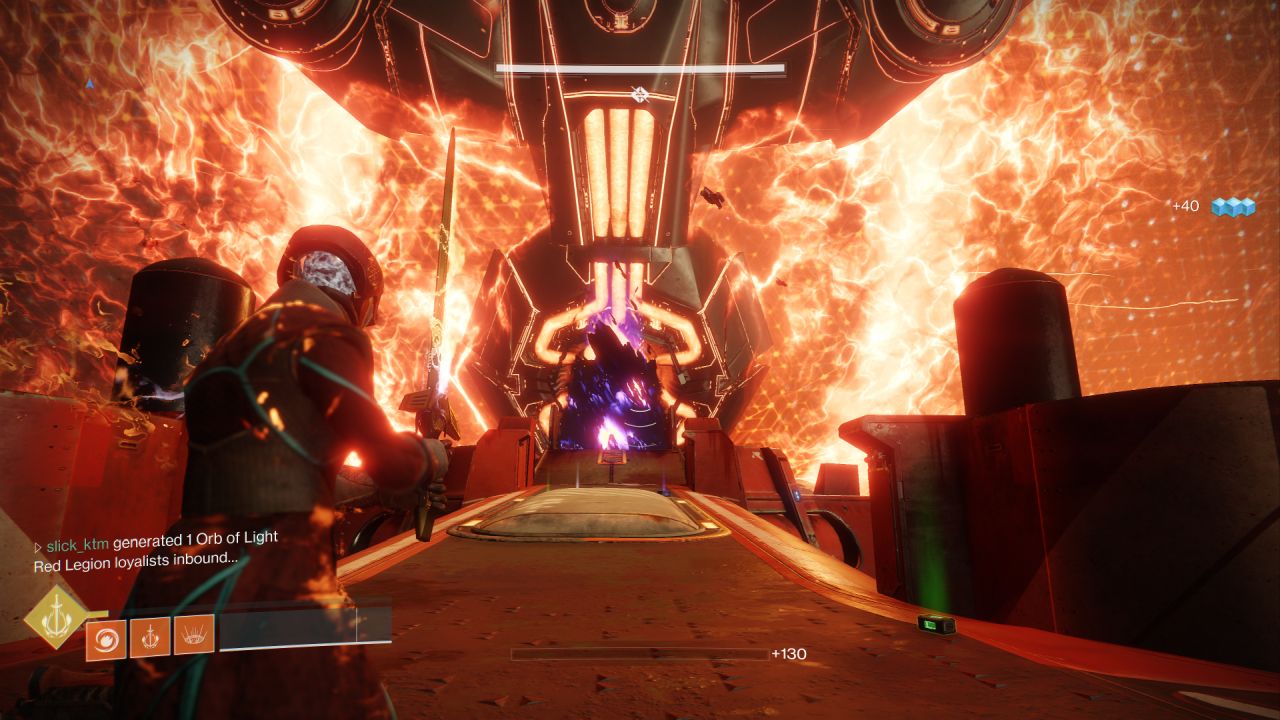
Task: Click the blue Glimmer cubes icon
Action: tap(1236, 206)
